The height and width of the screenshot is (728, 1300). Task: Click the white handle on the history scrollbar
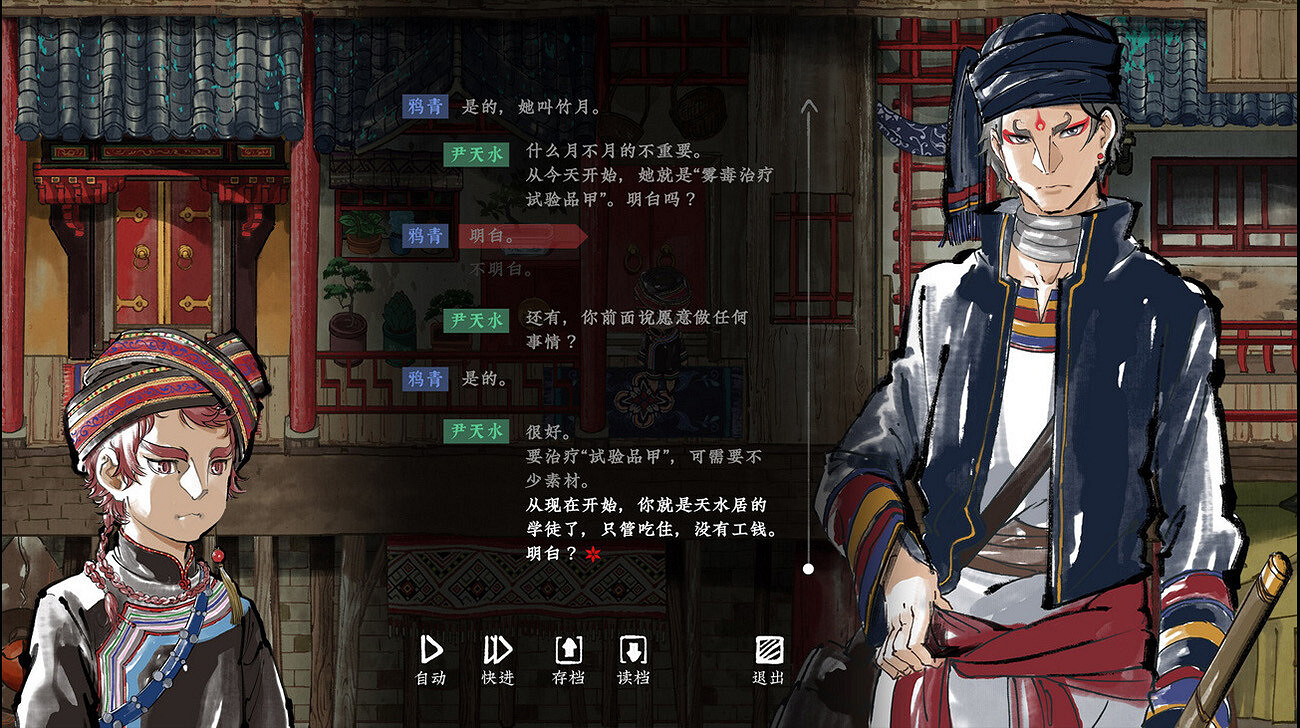click(806, 568)
